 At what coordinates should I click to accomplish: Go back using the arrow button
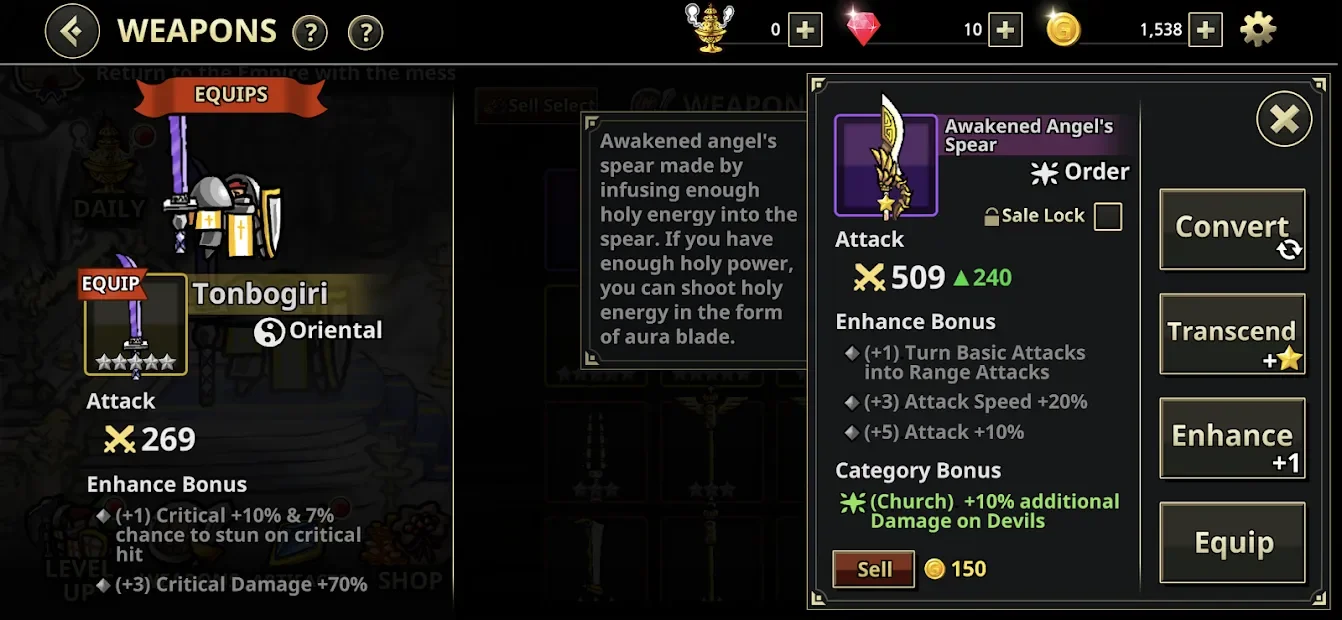point(72,31)
